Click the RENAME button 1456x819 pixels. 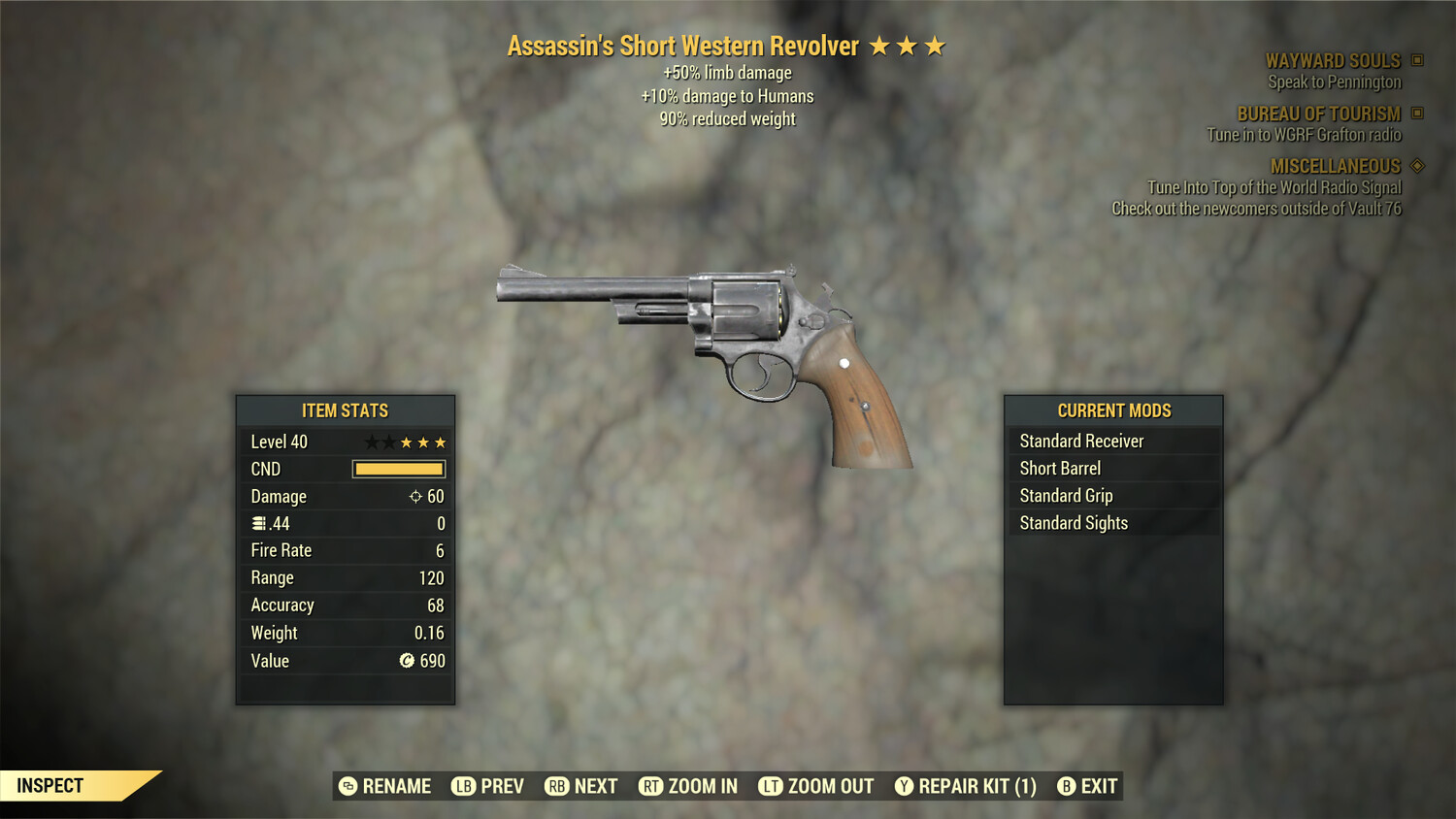(x=396, y=786)
